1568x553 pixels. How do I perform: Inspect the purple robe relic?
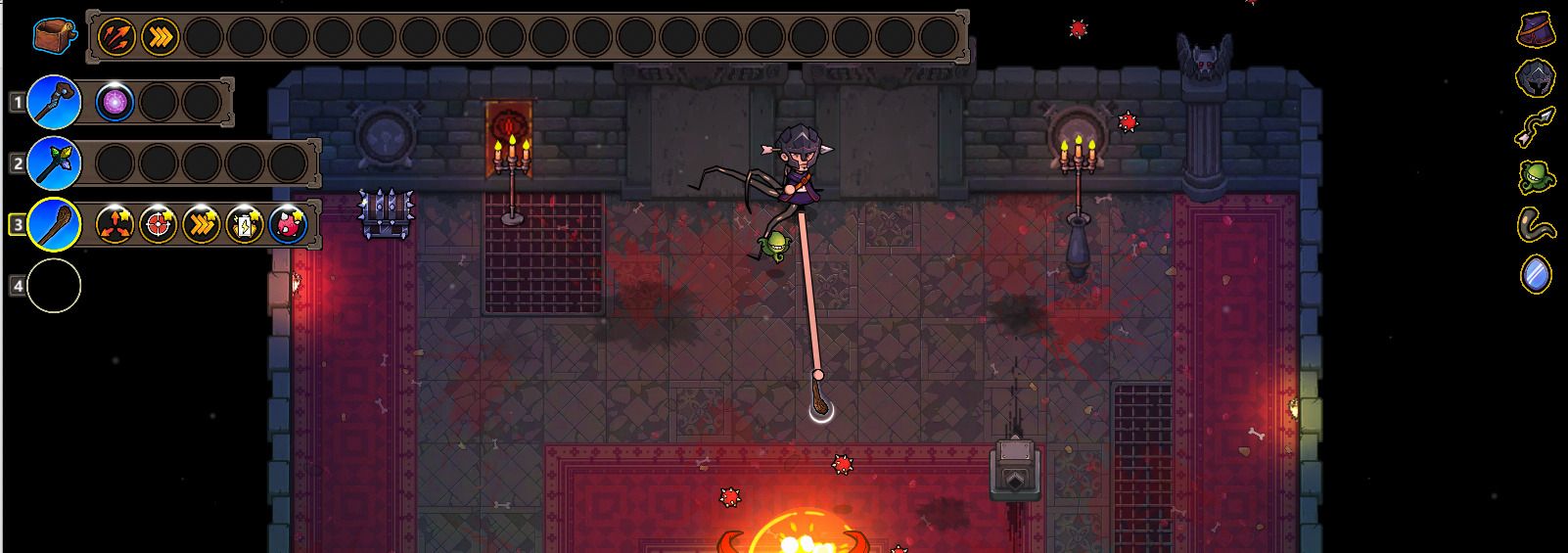[1536, 30]
